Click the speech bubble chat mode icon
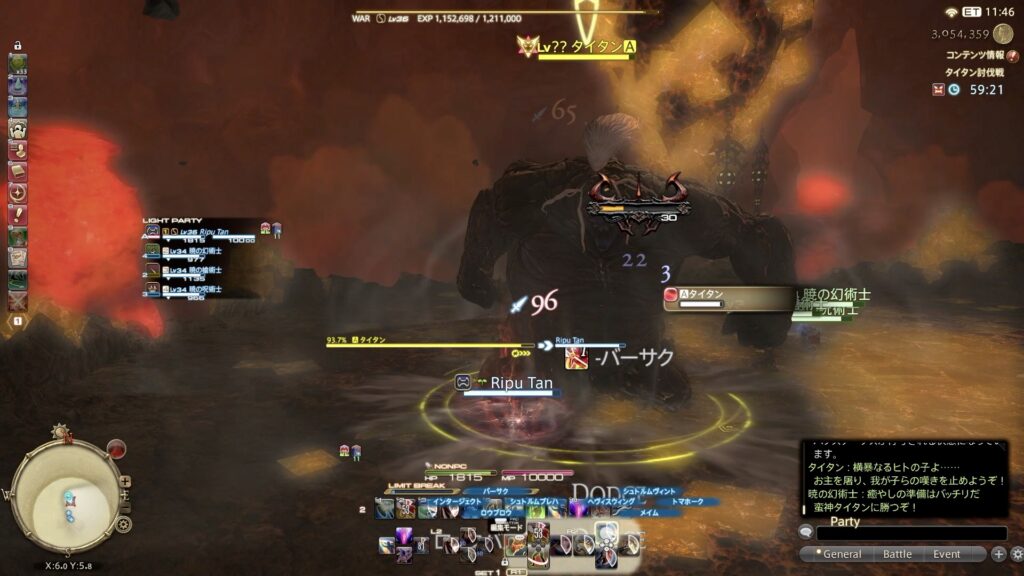The height and width of the screenshot is (576, 1024). 806,533
